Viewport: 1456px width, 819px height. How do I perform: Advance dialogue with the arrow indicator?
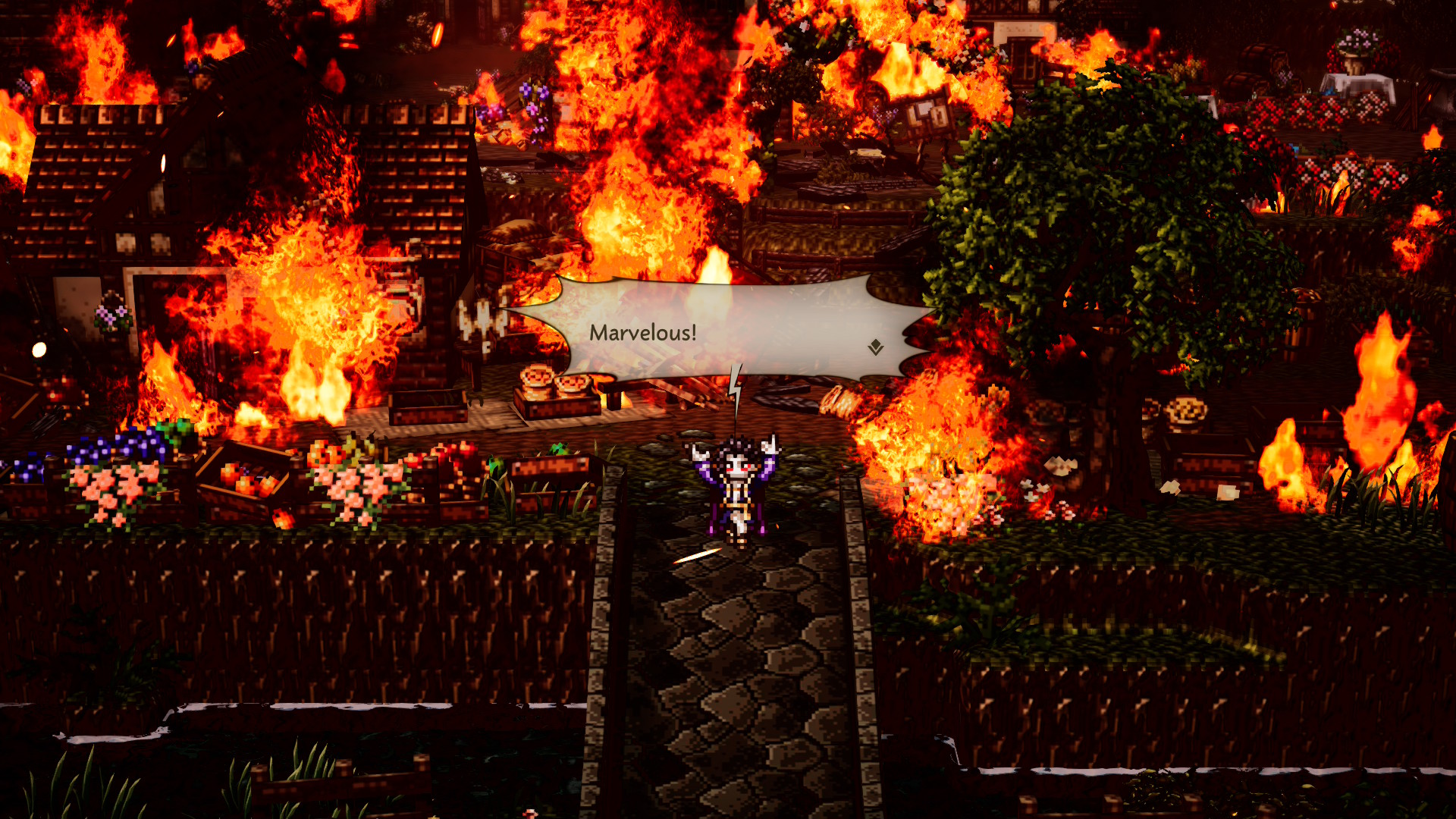coord(876,347)
